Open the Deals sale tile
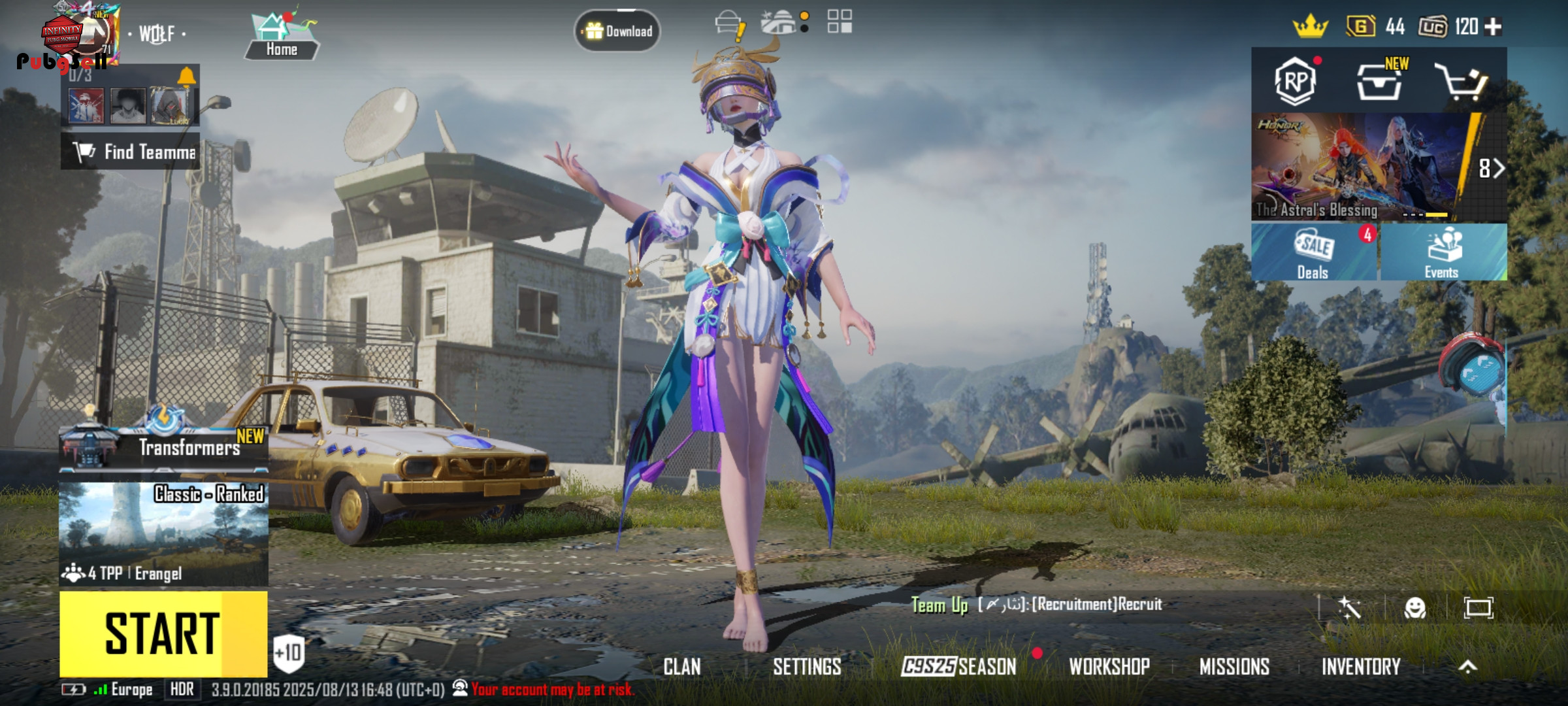Screen dimensions: 1568x706 click(x=1313, y=253)
